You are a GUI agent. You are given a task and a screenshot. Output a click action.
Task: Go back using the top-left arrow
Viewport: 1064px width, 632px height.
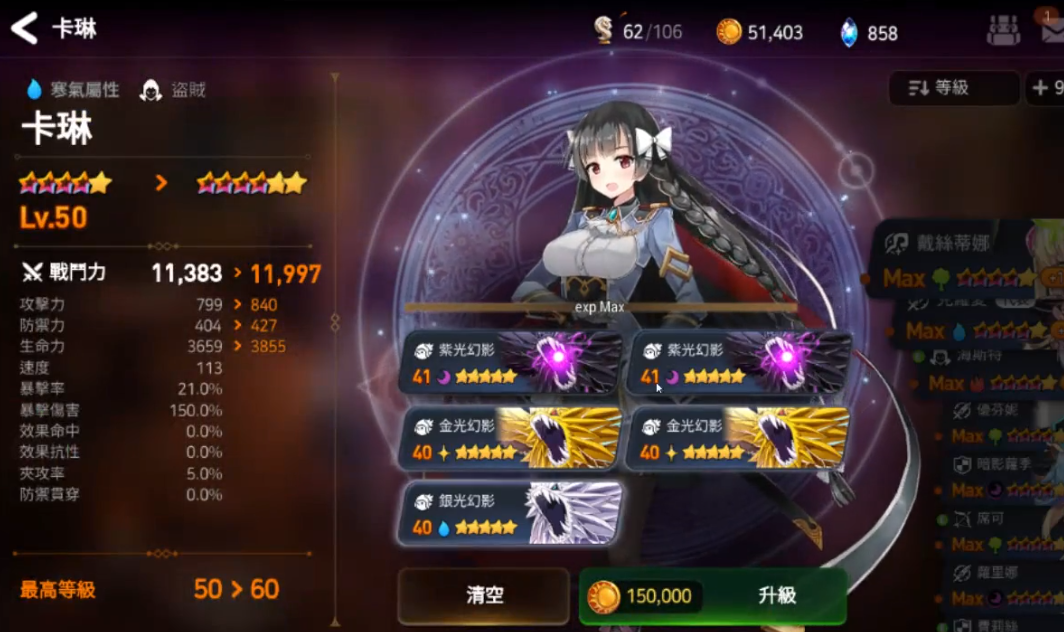pyautogui.click(x=24, y=28)
